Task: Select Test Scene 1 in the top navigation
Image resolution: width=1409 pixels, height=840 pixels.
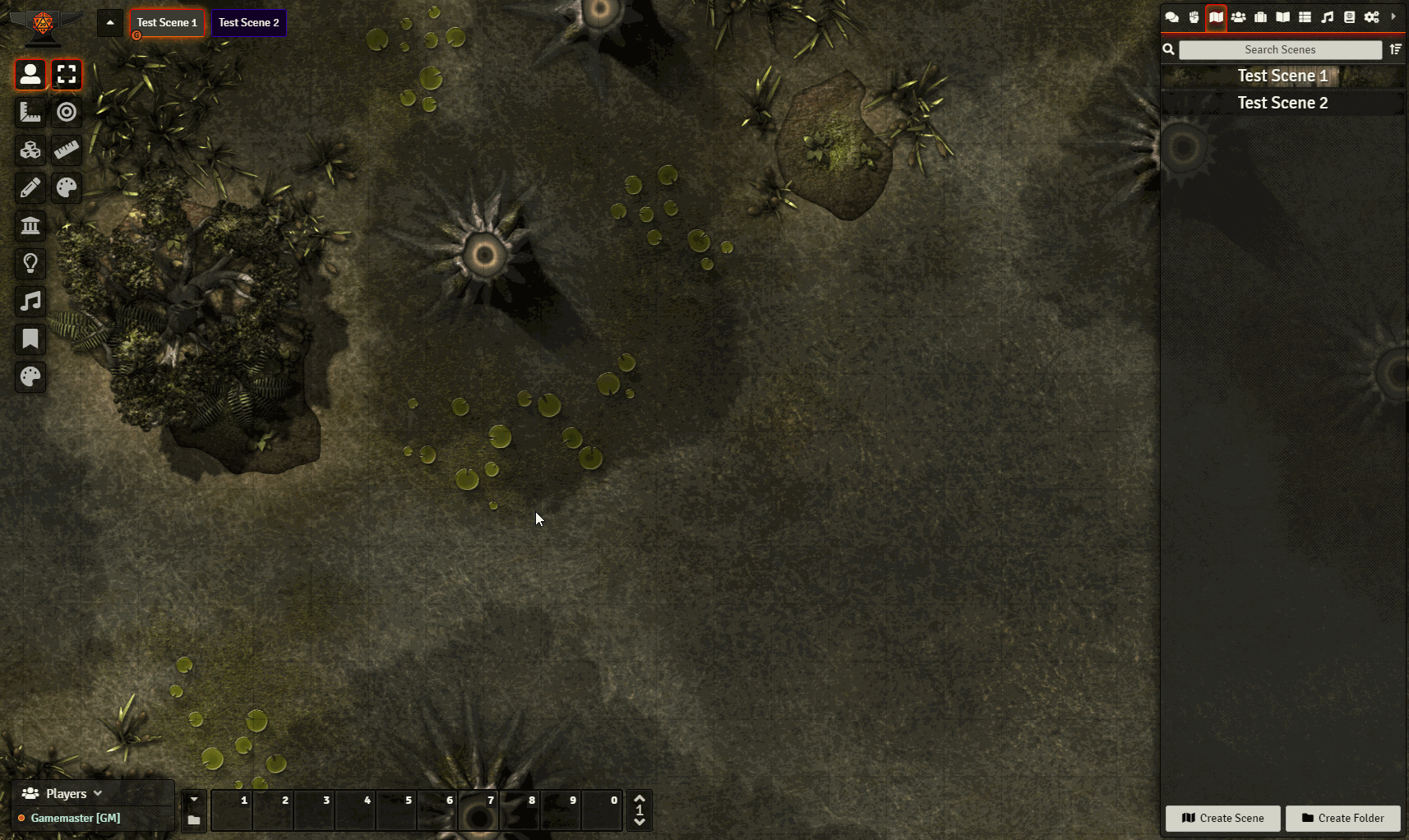Action: [167, 23]
